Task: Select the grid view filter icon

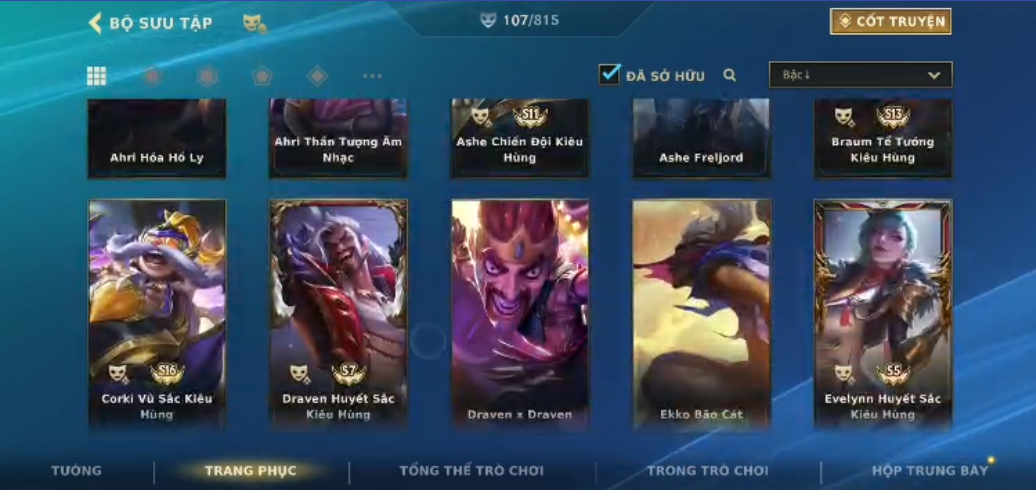Action: [97, 76]
